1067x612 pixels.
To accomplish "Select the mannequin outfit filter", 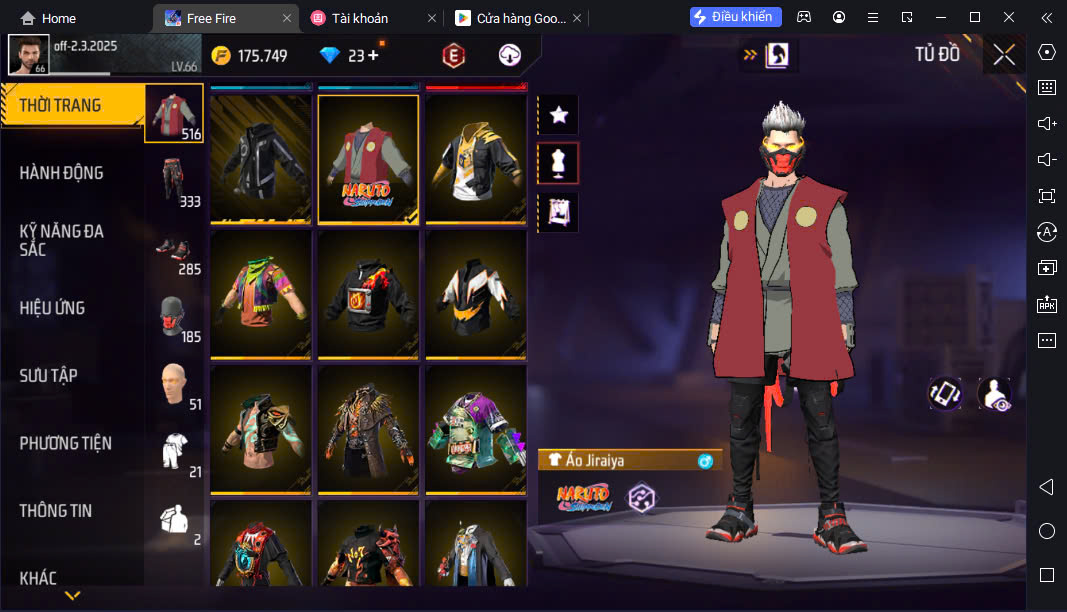I will pyautogui.click(x=559, y=163).
